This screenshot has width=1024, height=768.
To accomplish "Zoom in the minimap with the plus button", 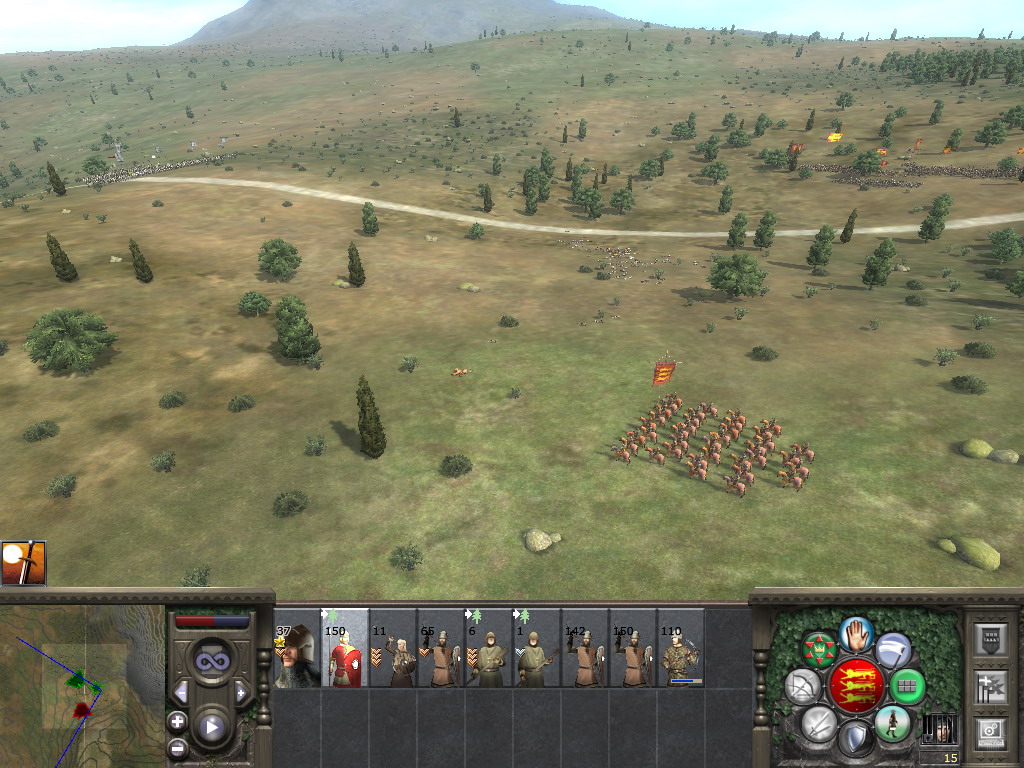I will pos(178,721).
